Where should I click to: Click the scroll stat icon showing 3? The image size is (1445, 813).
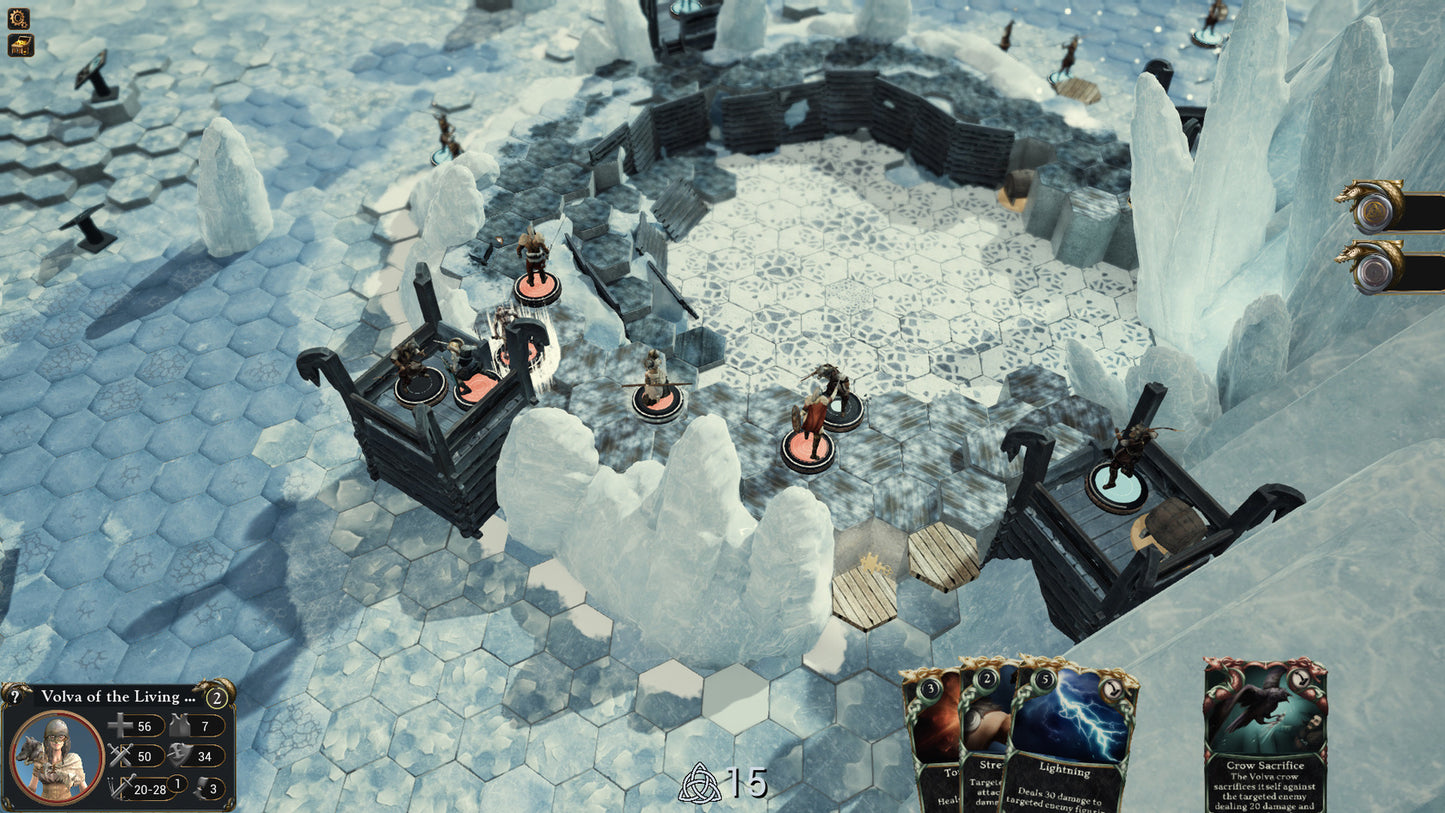click(203, 788)
